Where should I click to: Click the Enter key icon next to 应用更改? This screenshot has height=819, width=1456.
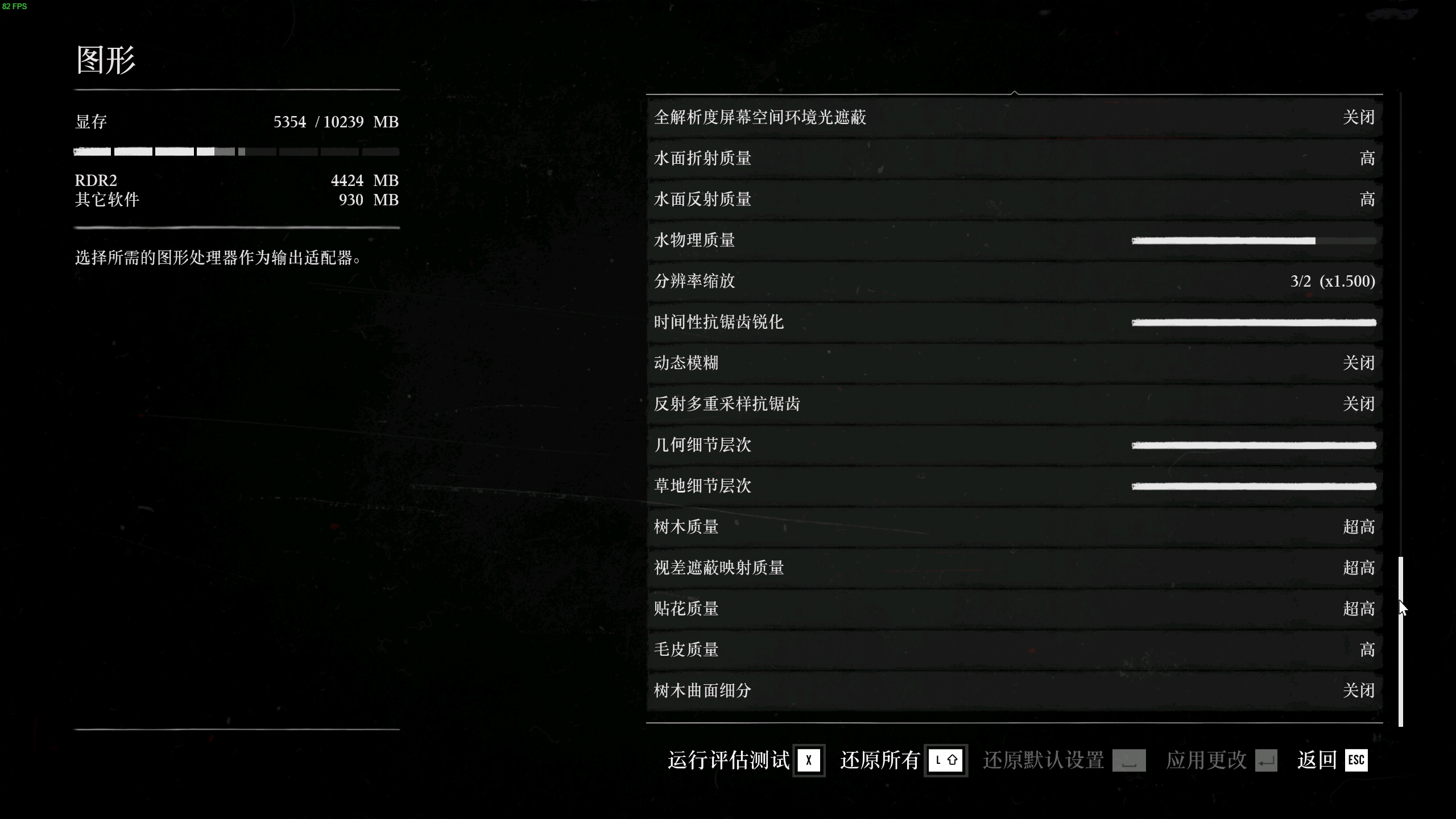(x=1265, y=760)
